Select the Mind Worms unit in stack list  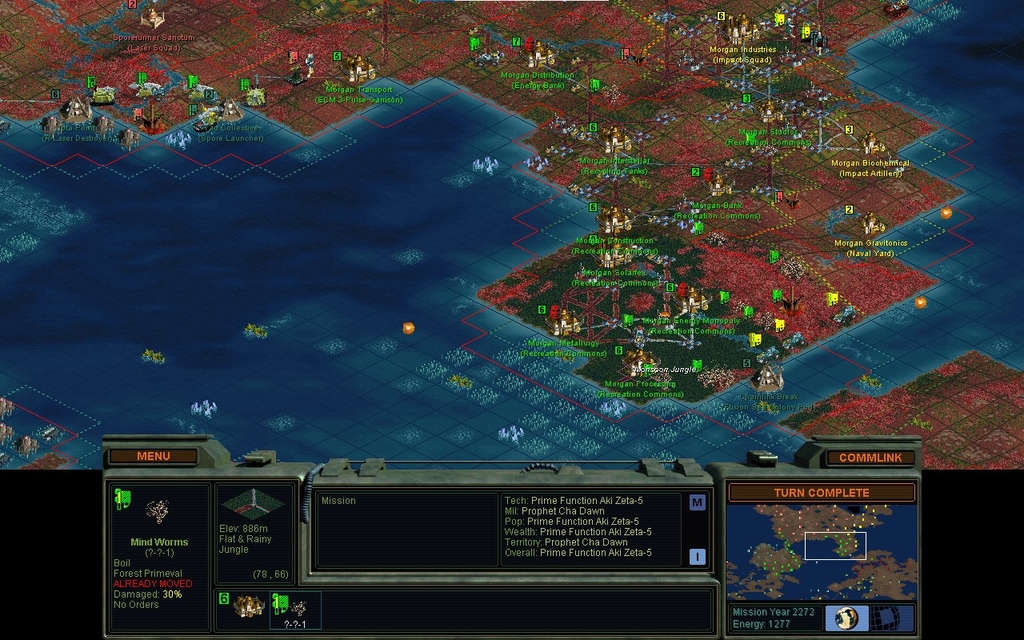click(x=296, y=608)
